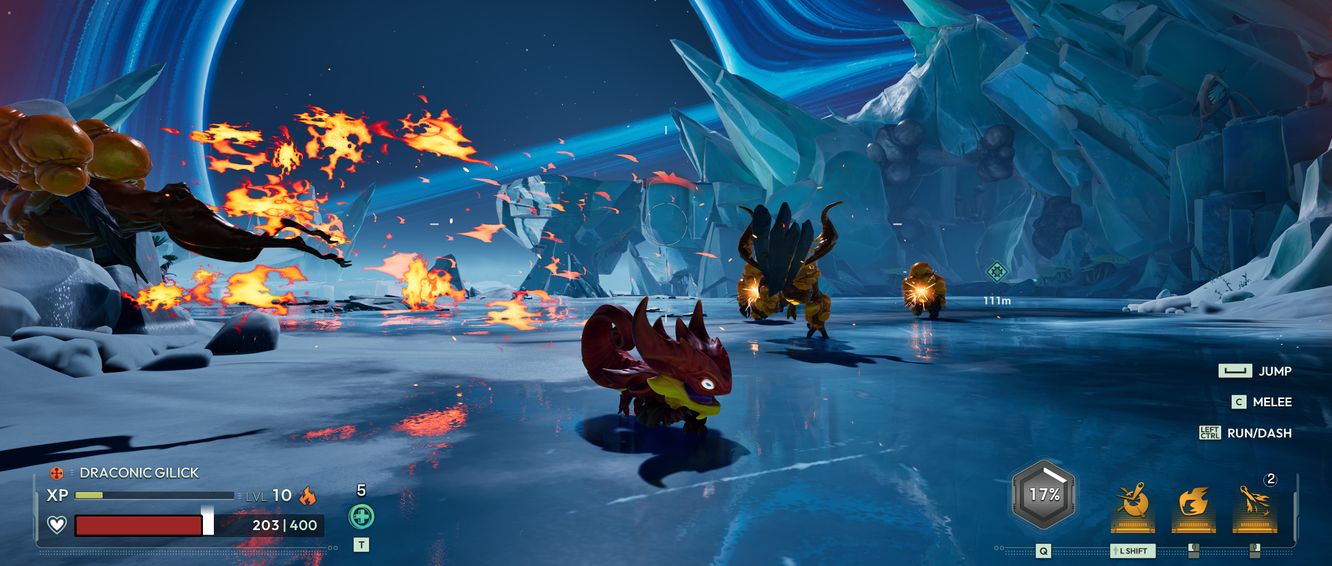Use the fireball barrage ability icon
The image size is (1332, 566).
[1254, 500]
